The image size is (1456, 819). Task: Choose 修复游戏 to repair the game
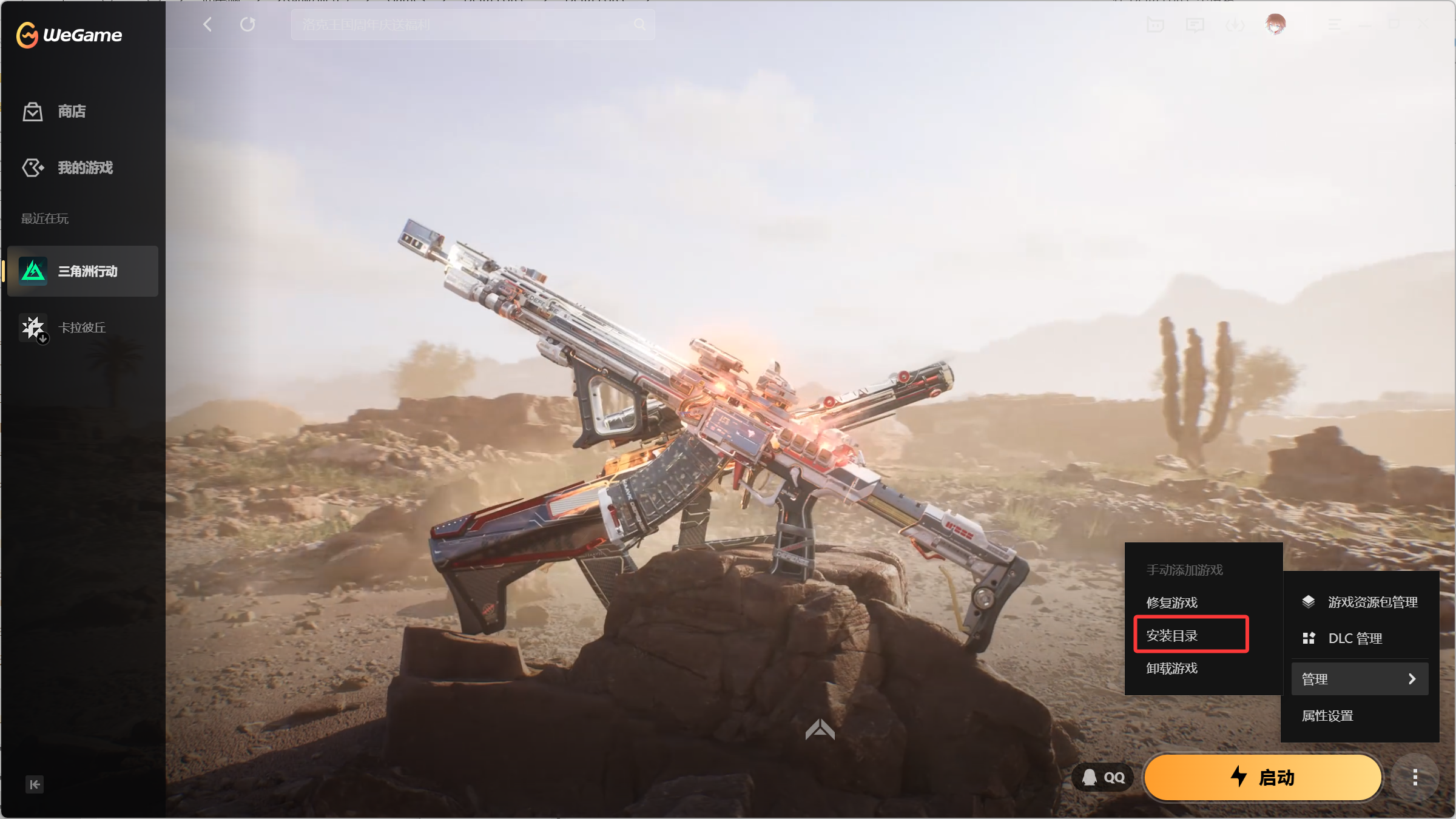[x=1172, y=602]
